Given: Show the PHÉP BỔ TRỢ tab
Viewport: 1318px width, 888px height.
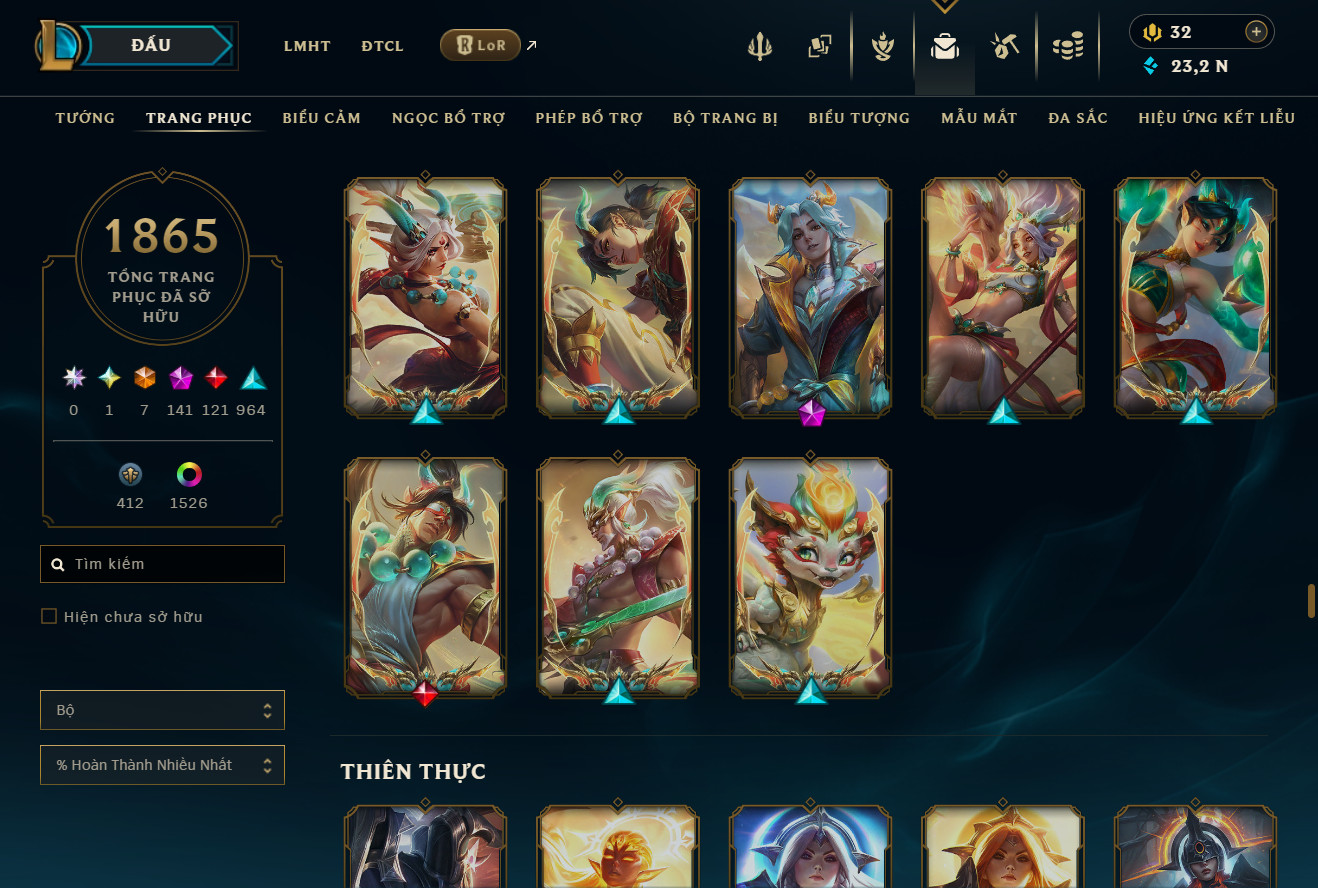Looking at the screenshot, I should click(588, 118).
